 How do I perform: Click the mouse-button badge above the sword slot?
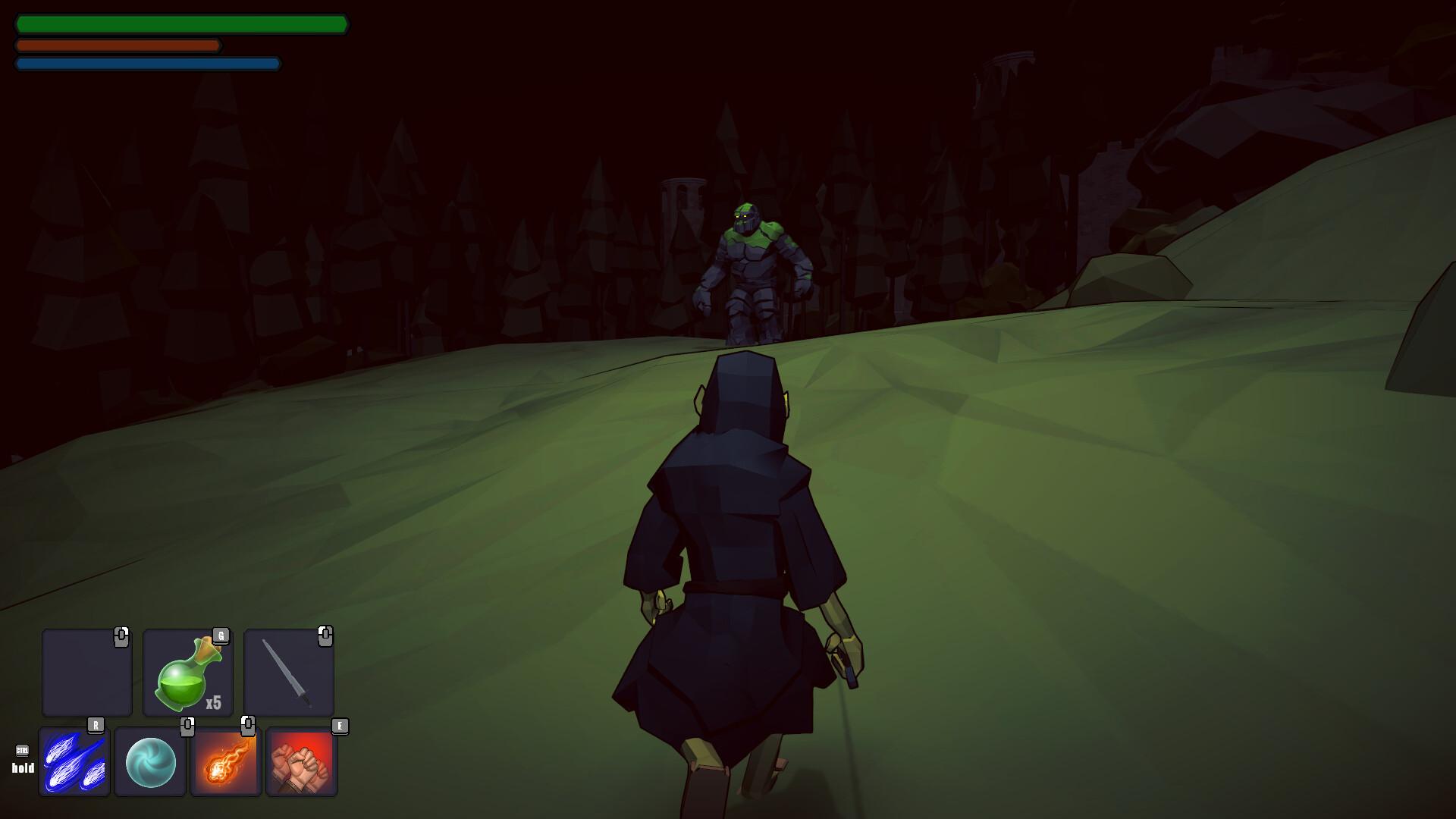tap(326, 637)
